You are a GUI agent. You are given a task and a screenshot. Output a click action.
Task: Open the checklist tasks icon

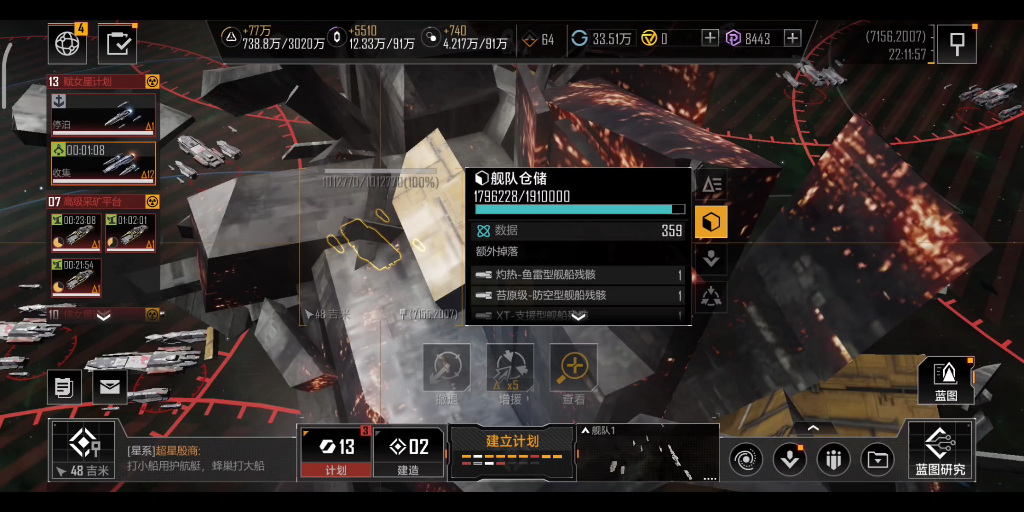[x=118, y=43]
